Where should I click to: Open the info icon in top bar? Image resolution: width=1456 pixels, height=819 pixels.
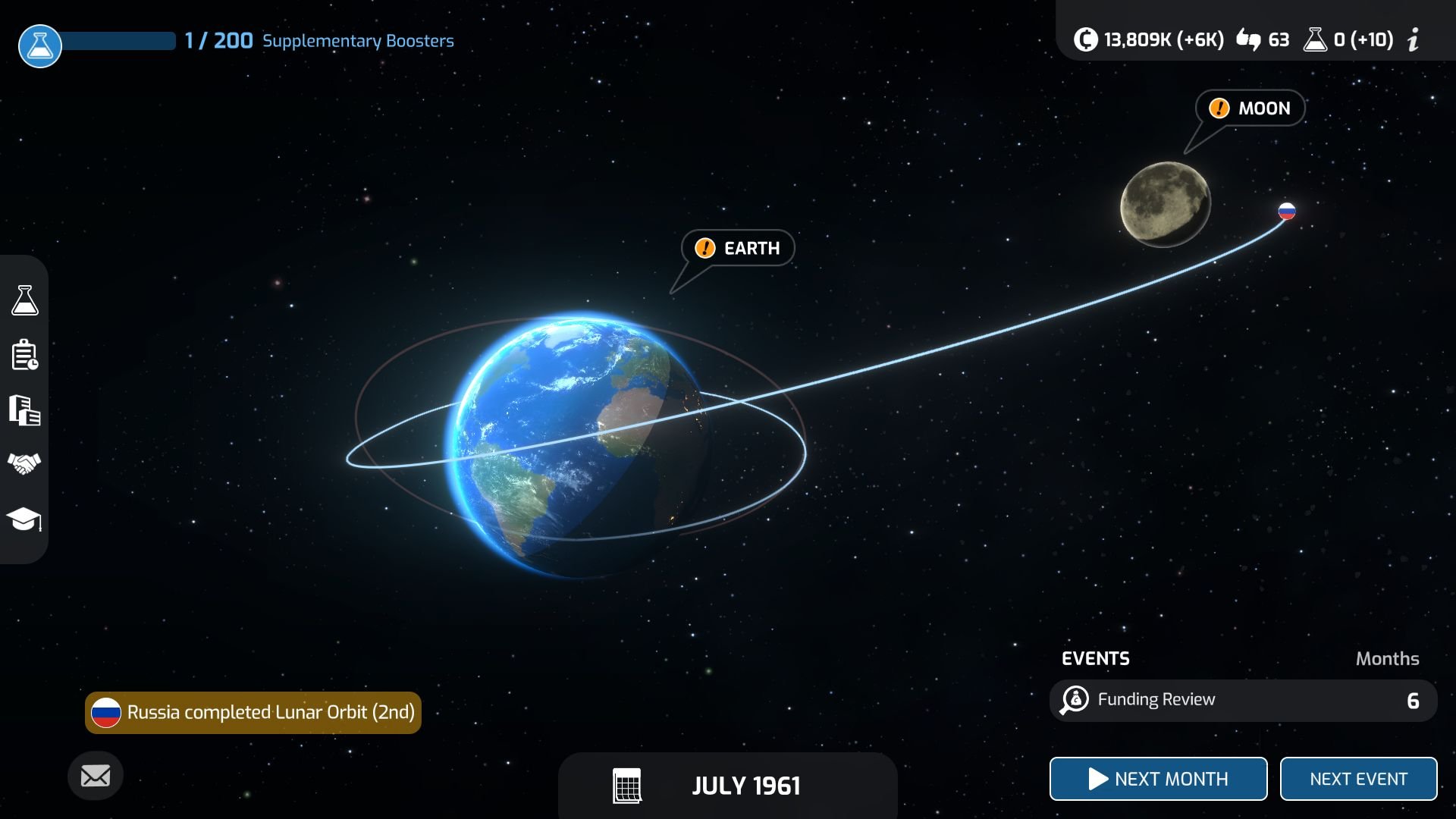click(x=1413, y=39)
